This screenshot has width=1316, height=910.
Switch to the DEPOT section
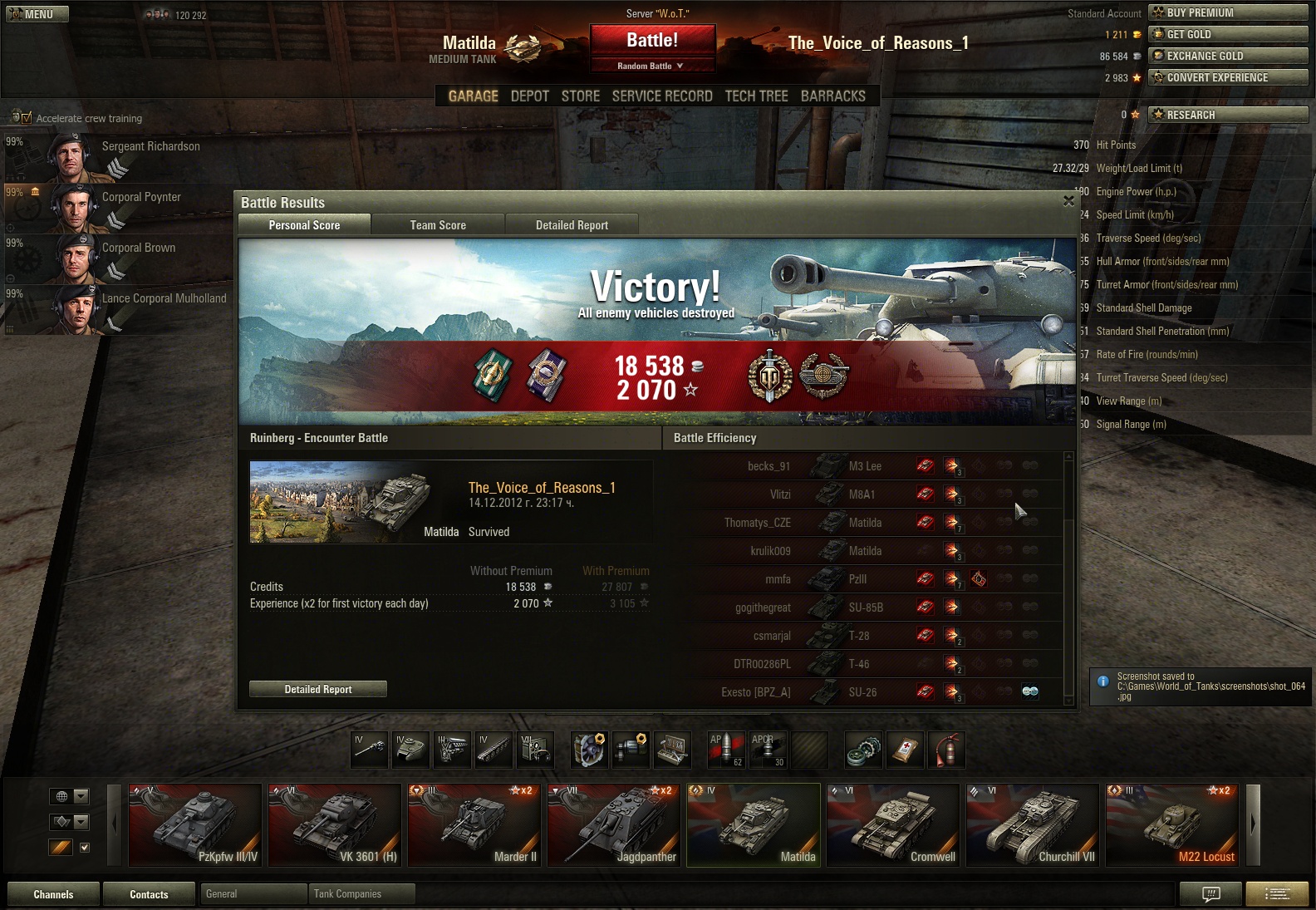530,96
